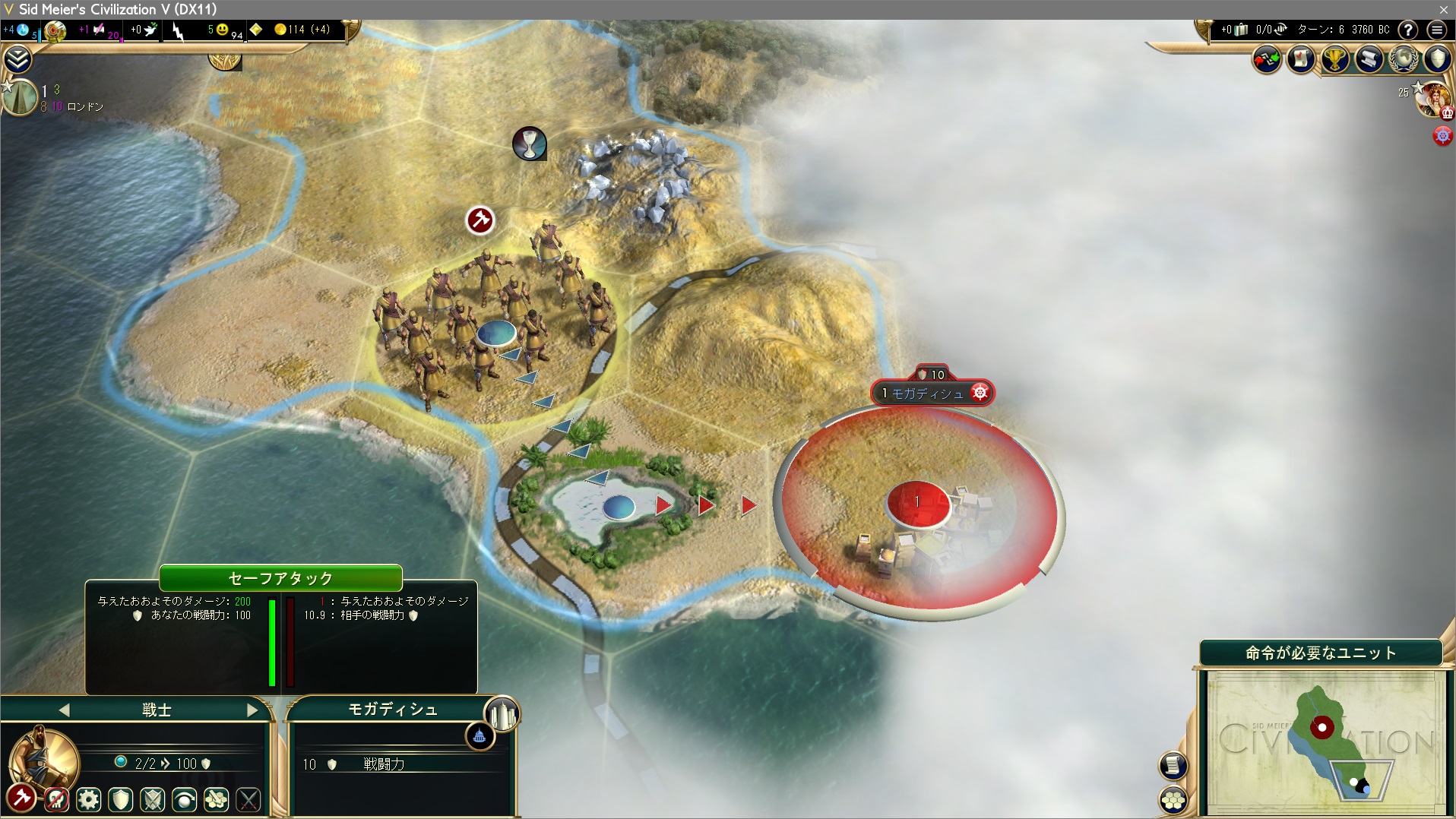Select the queen leader portrait

click(1434, 99)
